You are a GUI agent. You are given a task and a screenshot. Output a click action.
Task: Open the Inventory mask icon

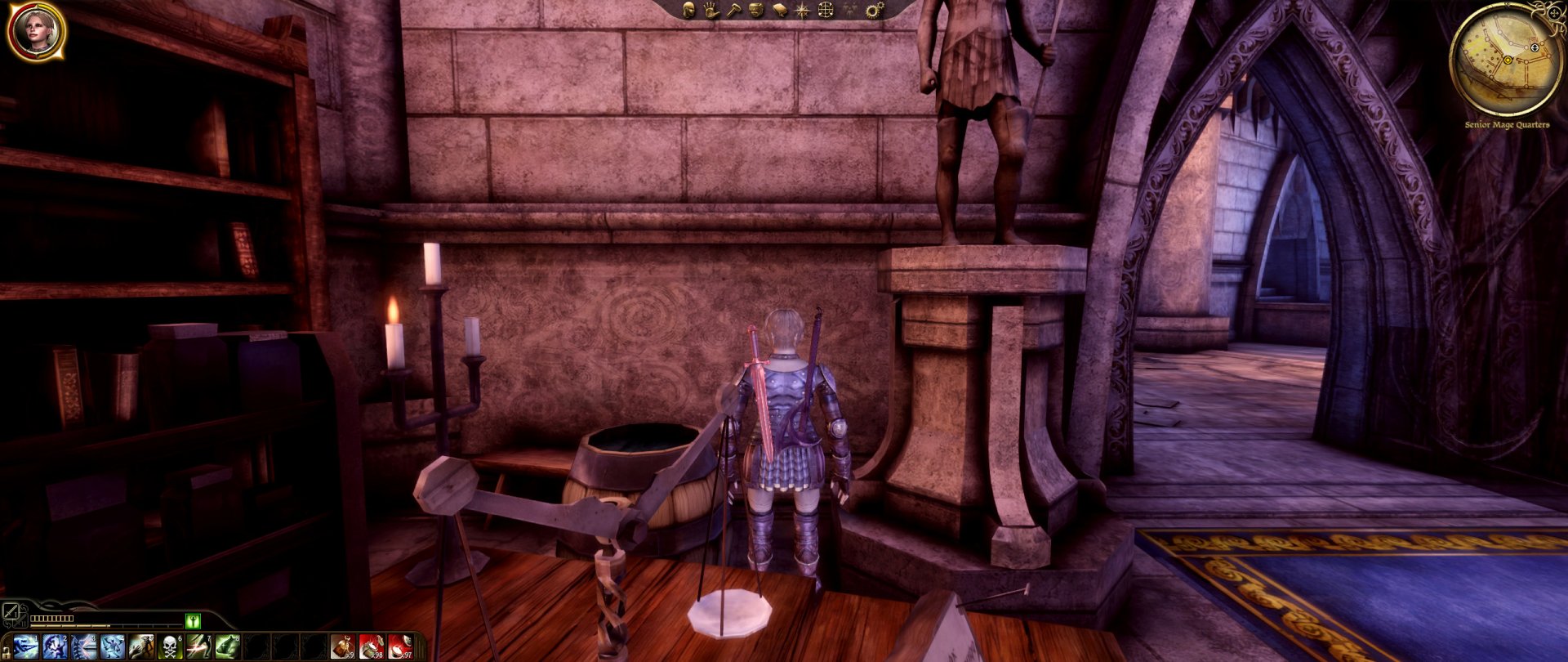[755, 10]
